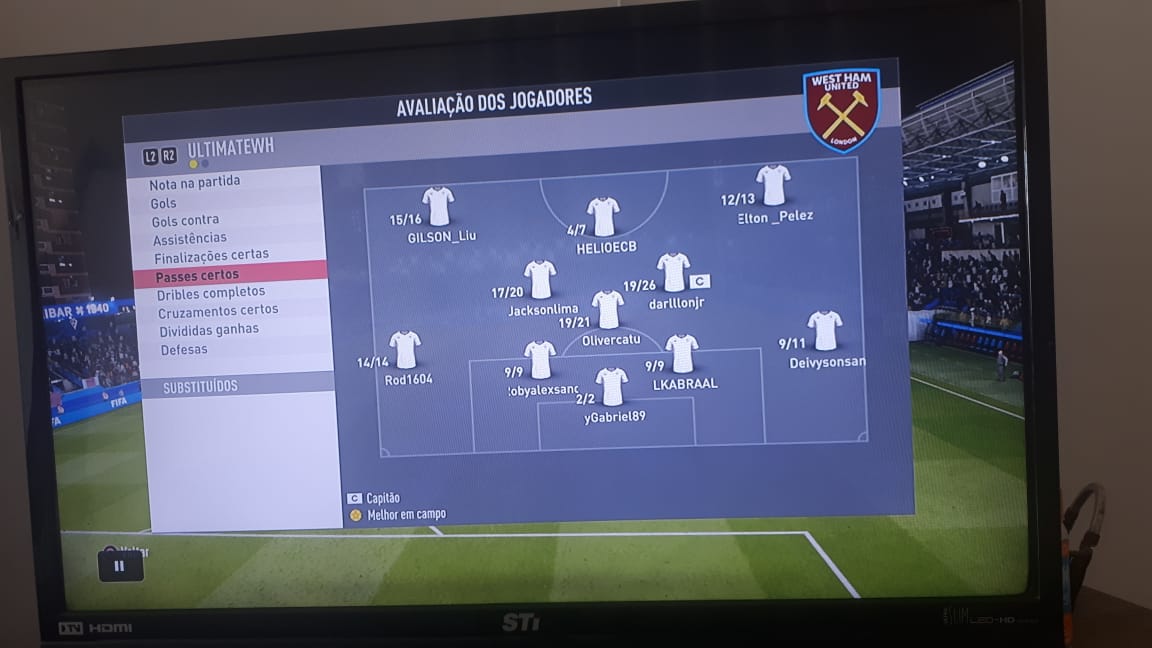
Task: Choose the Gols stat entry
Action: point(164,202)
